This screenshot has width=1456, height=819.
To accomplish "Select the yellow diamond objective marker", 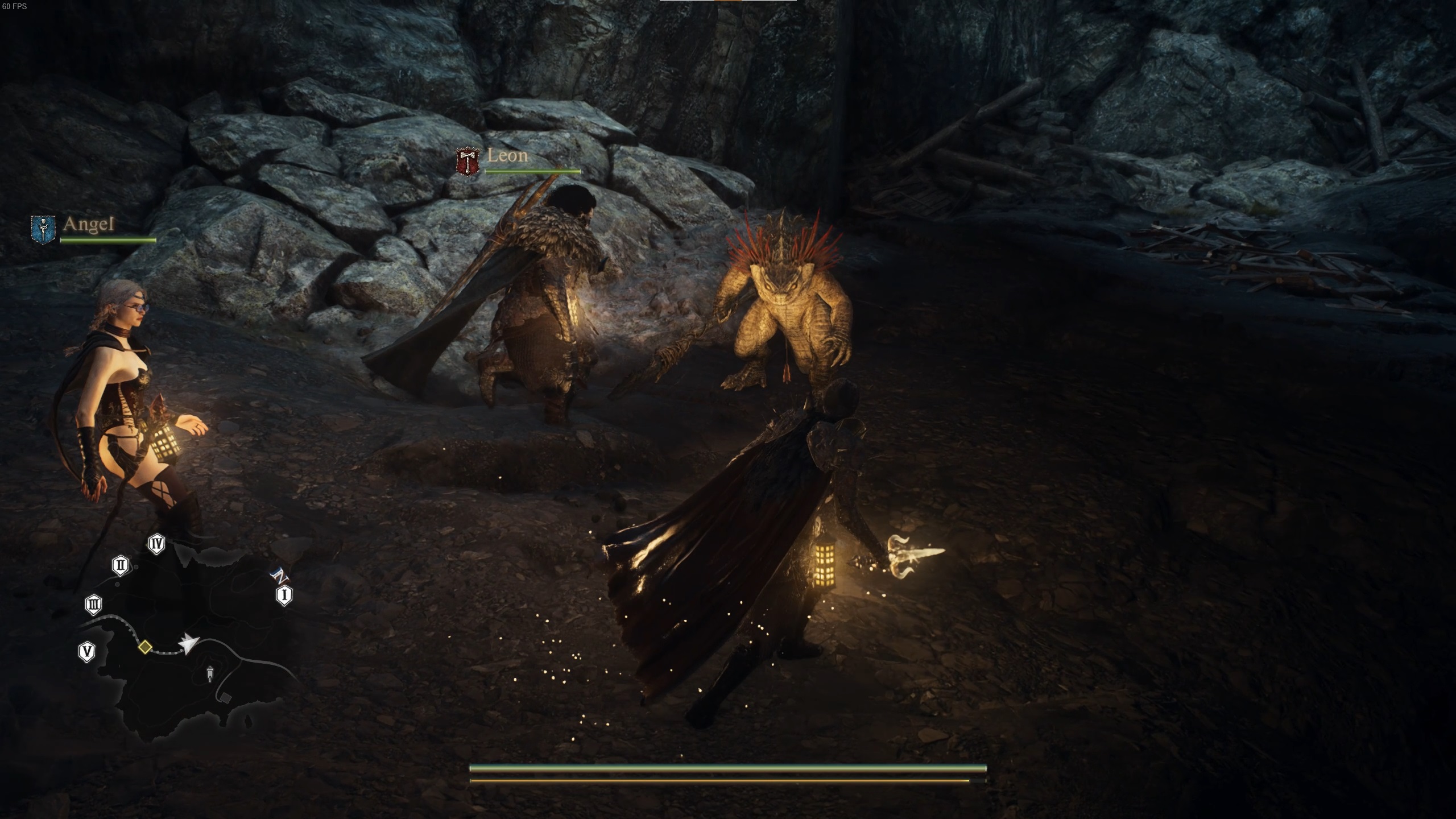I will (146, 649).
